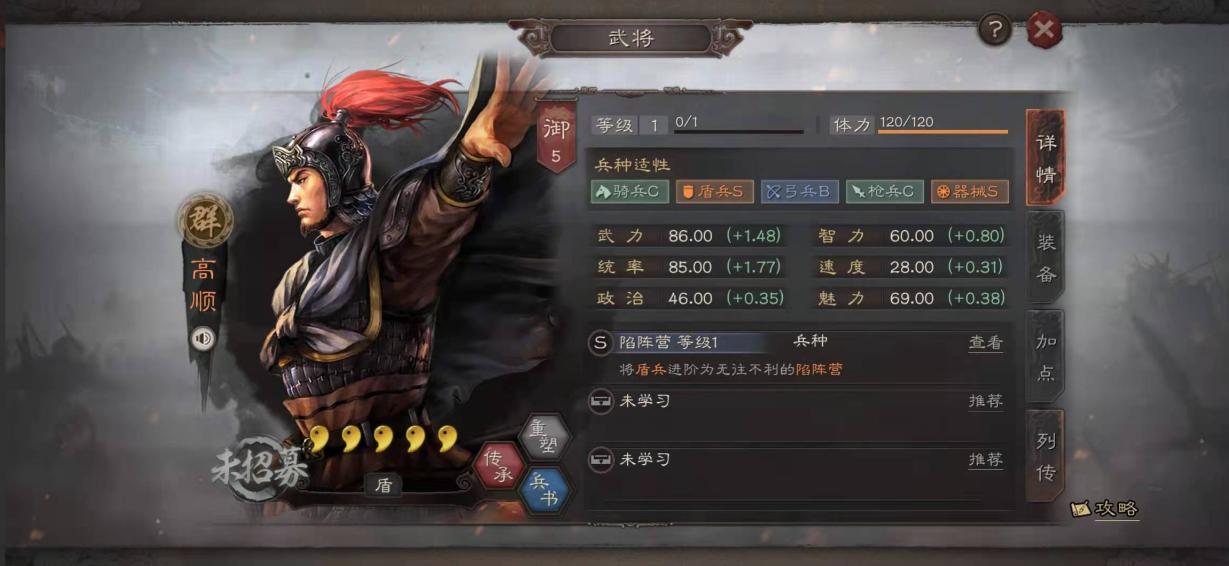Open the blue 兵书 war manual button
1229x566 pixels.
pyautogui.click(x=546, y=491)
